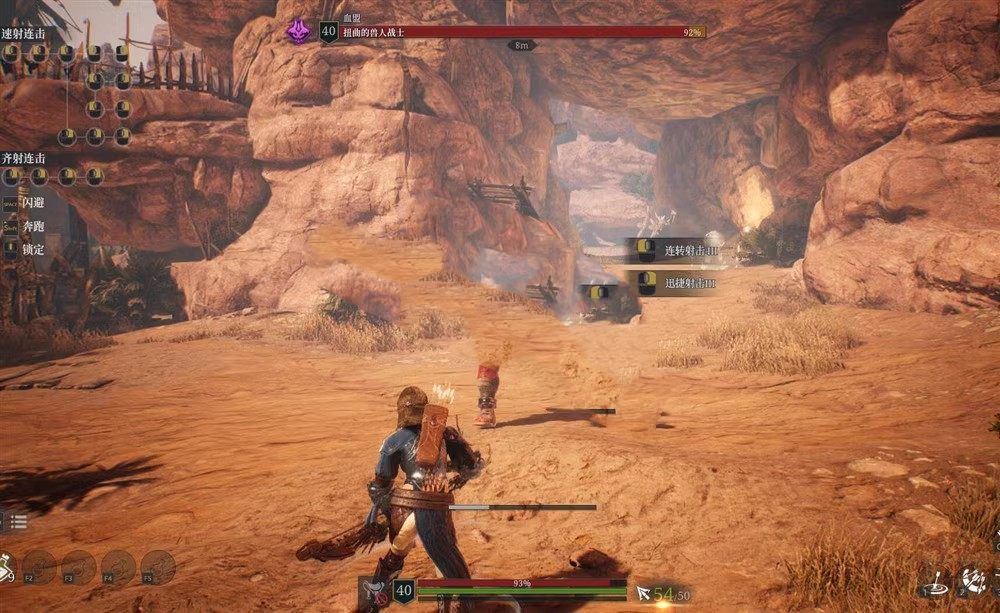Use the consumable item with count 9
This screenshot has height=613, width=1000.
5,566
